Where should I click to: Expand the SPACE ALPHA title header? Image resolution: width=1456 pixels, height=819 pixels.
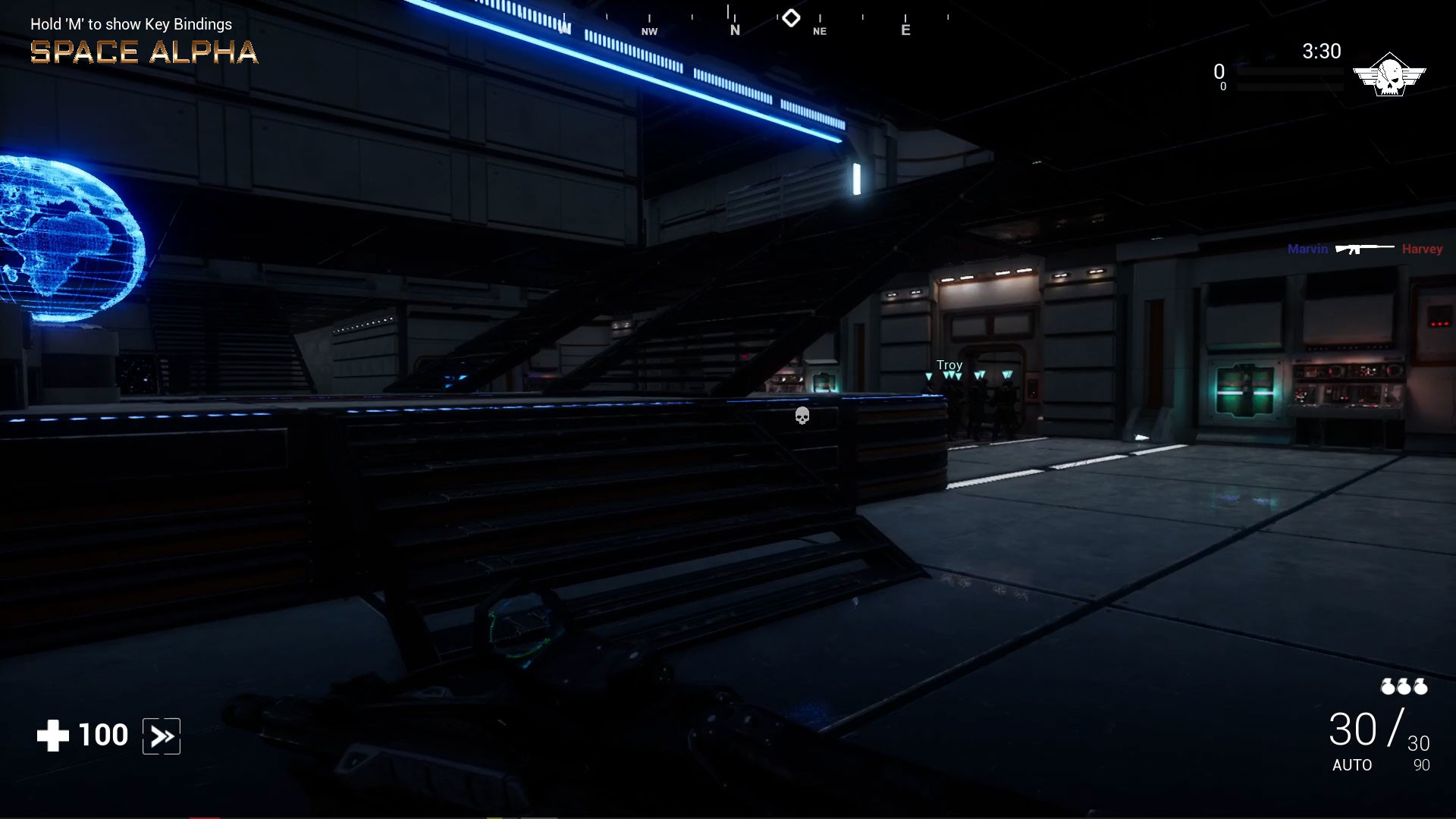[143, 52]
